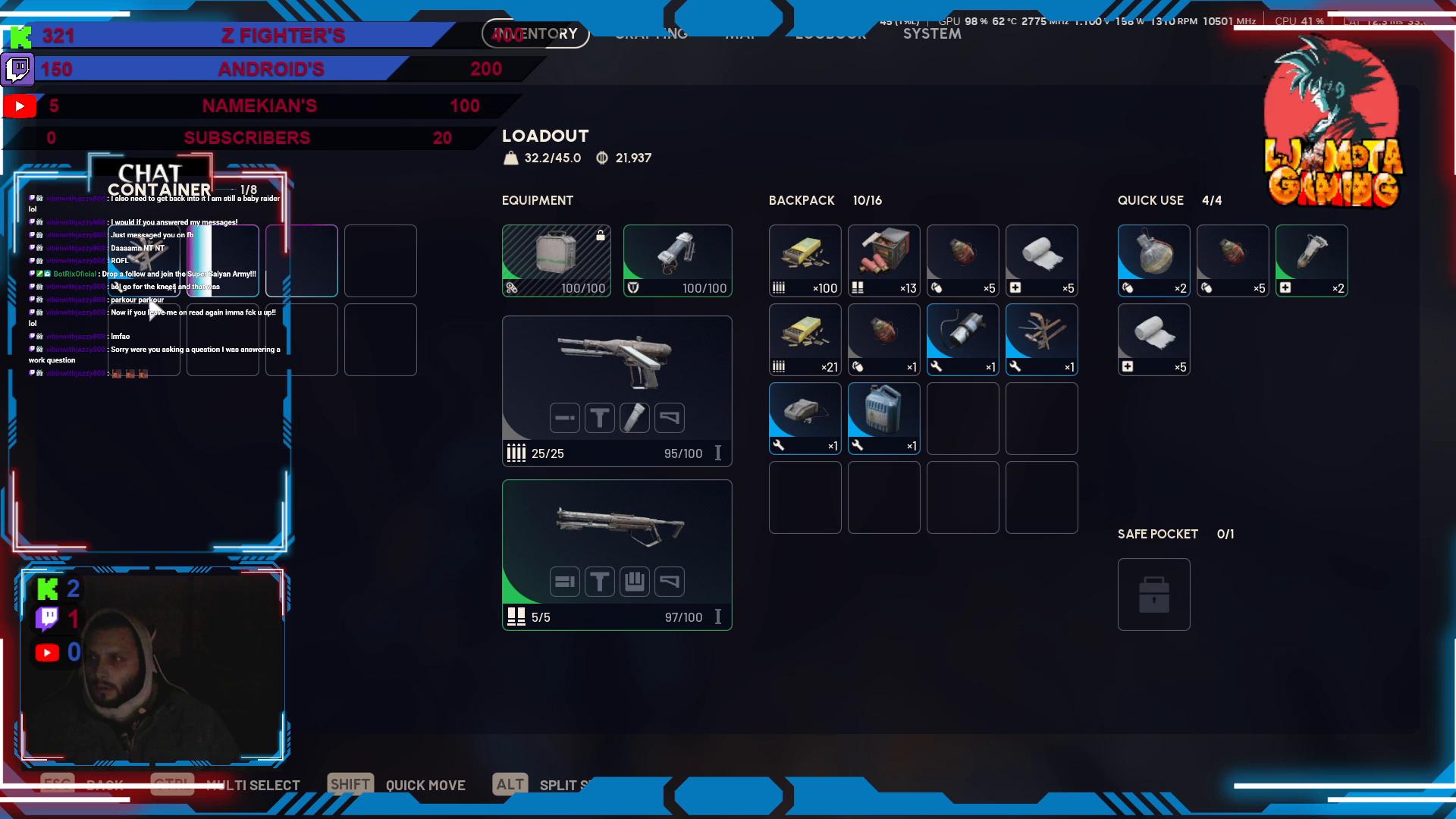Select the equipped shield slot
1456x819 pixels.
coord(677,260)
